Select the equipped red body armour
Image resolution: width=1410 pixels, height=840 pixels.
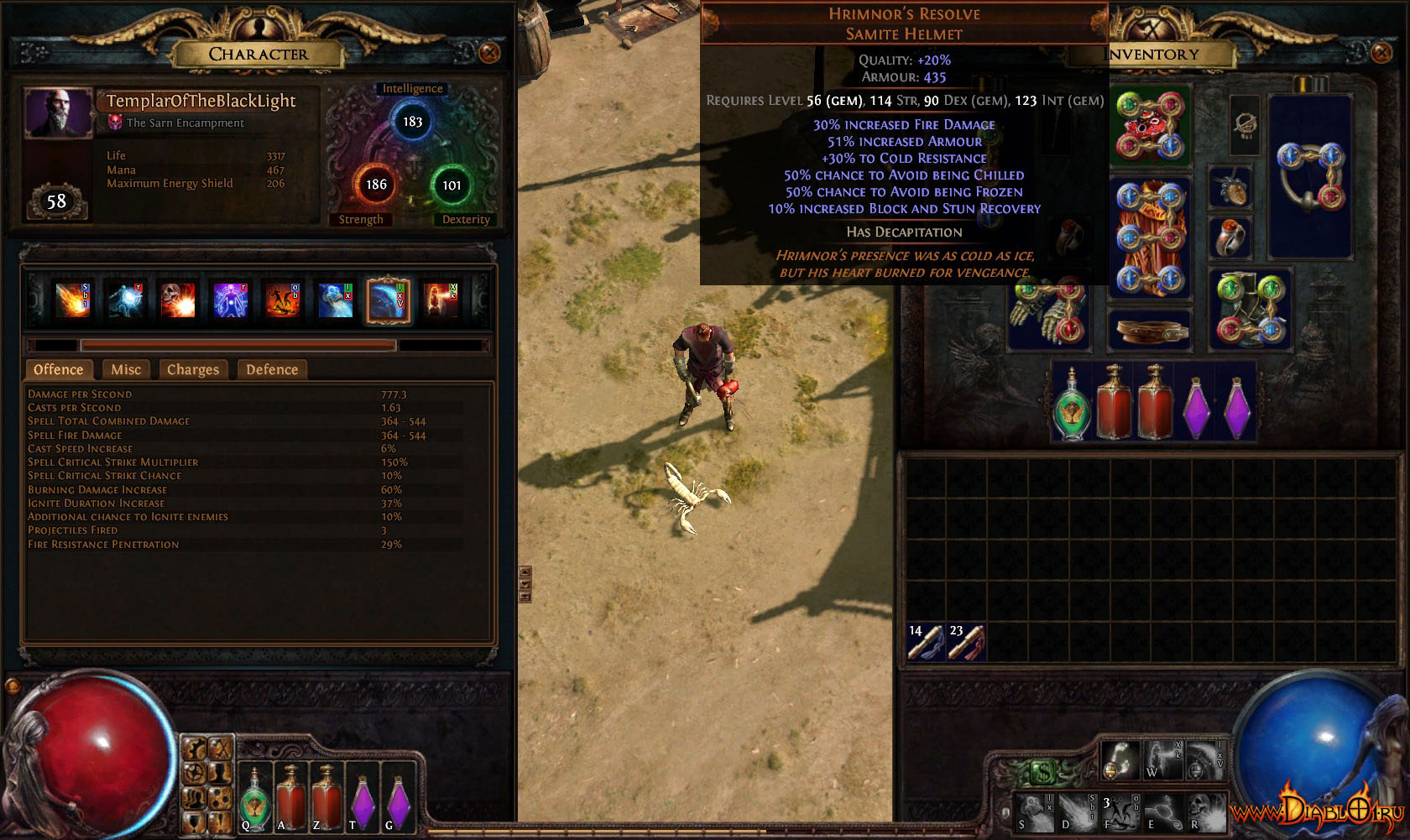[x=1150, y=237]
